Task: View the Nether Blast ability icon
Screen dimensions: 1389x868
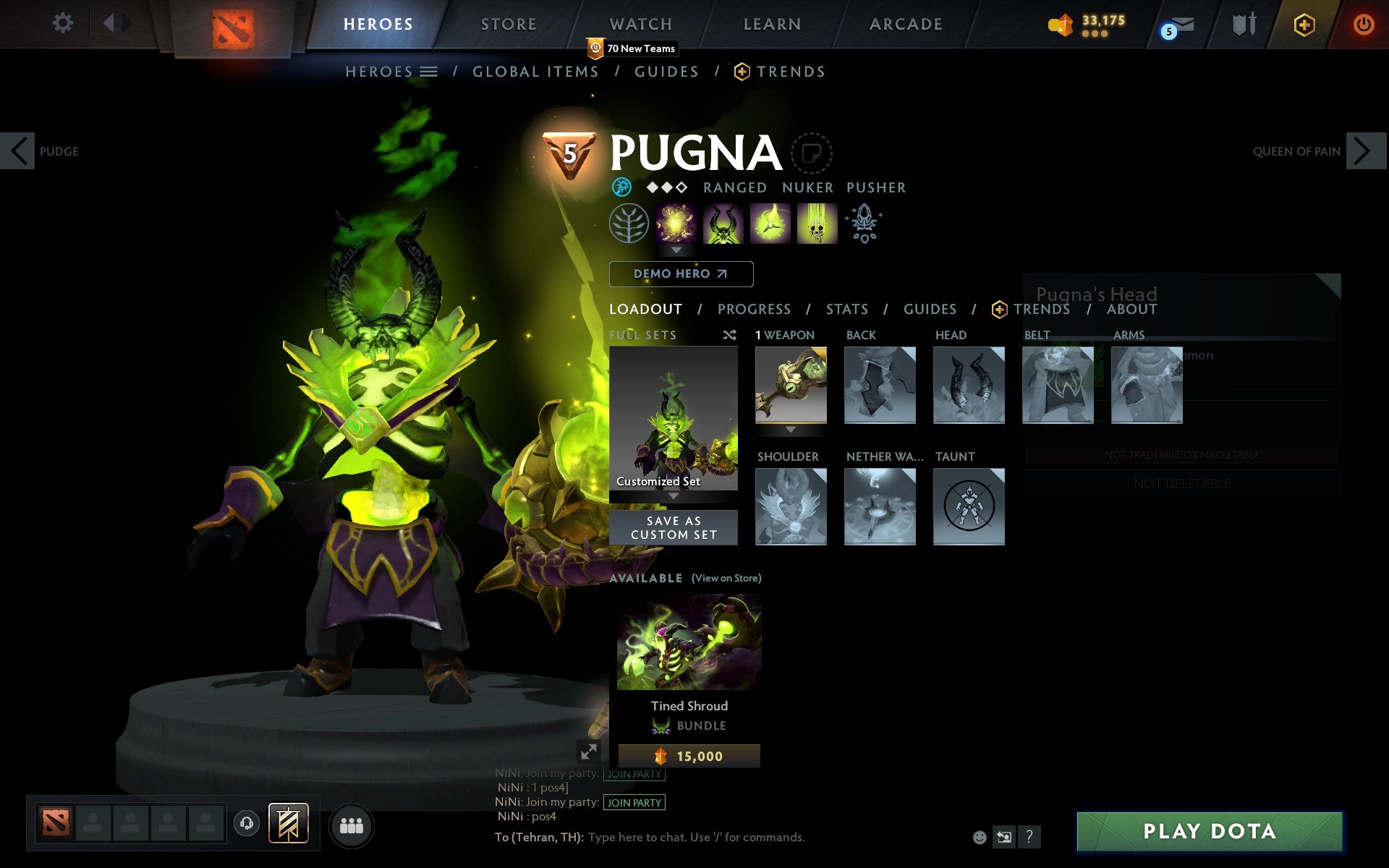Action: (x=676, y=224)
